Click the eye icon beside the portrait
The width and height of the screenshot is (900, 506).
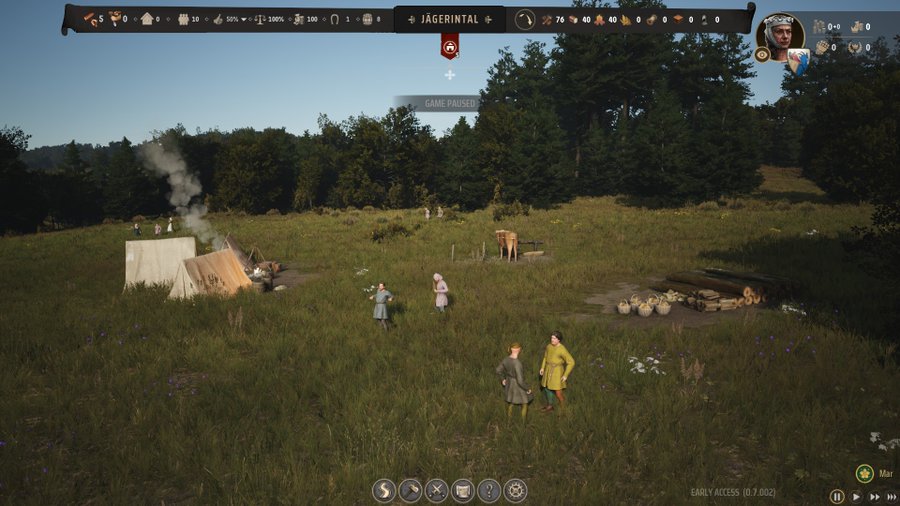pos(762,55)
